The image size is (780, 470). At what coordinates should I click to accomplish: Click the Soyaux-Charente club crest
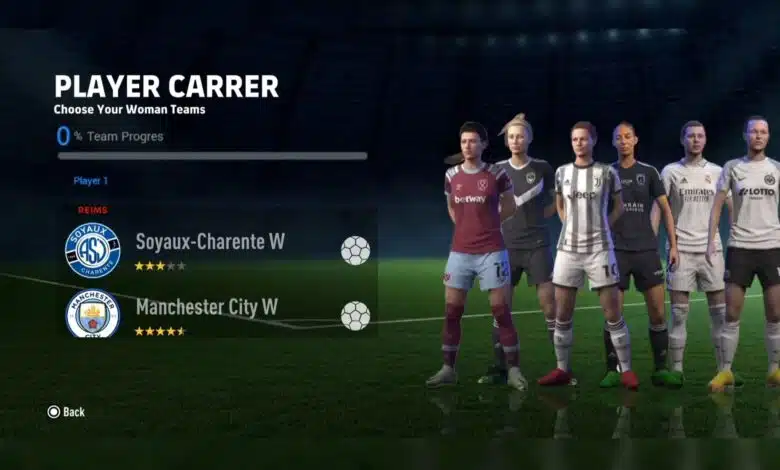point(92,250)
